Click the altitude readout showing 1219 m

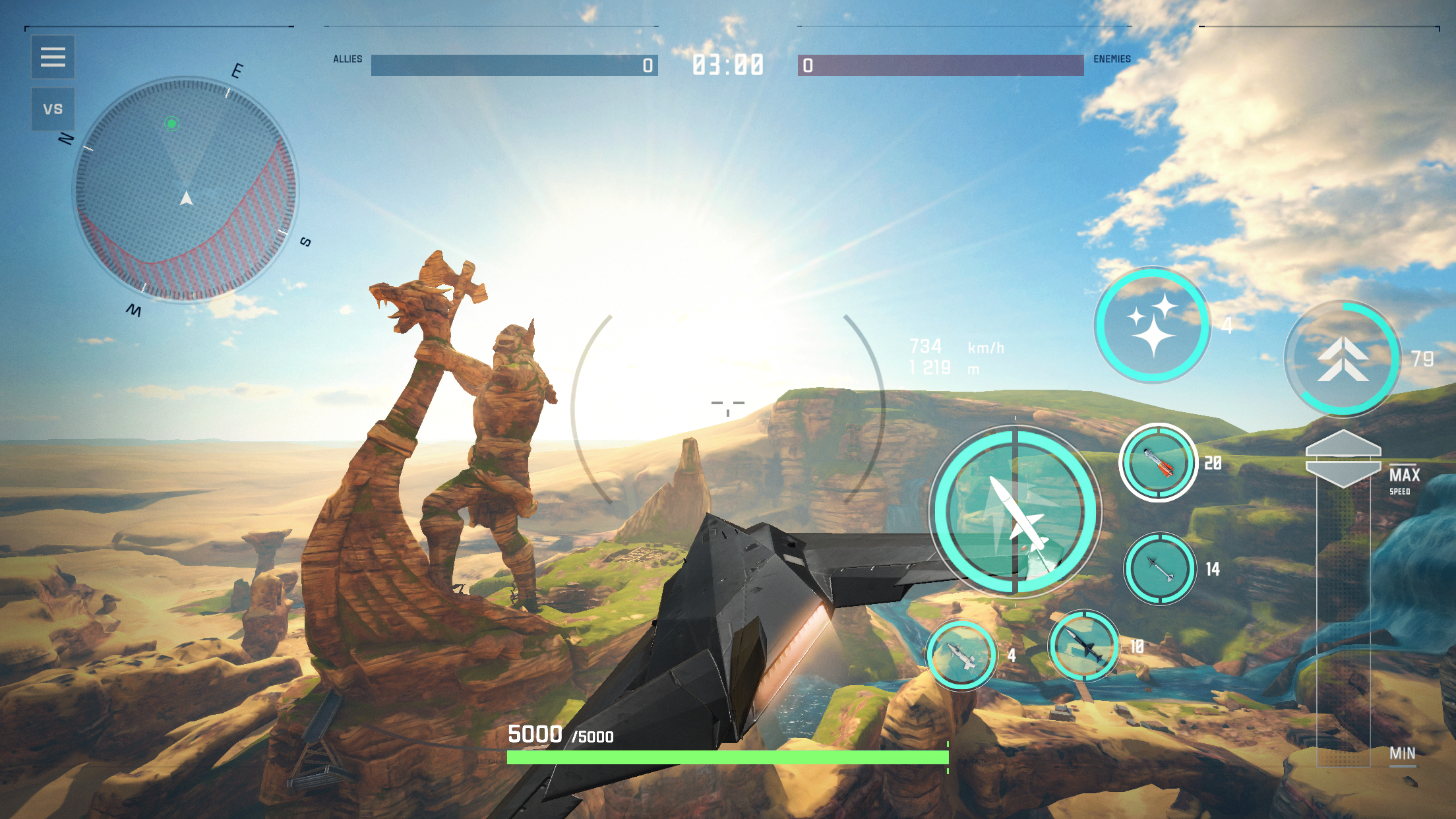(931, 367)
